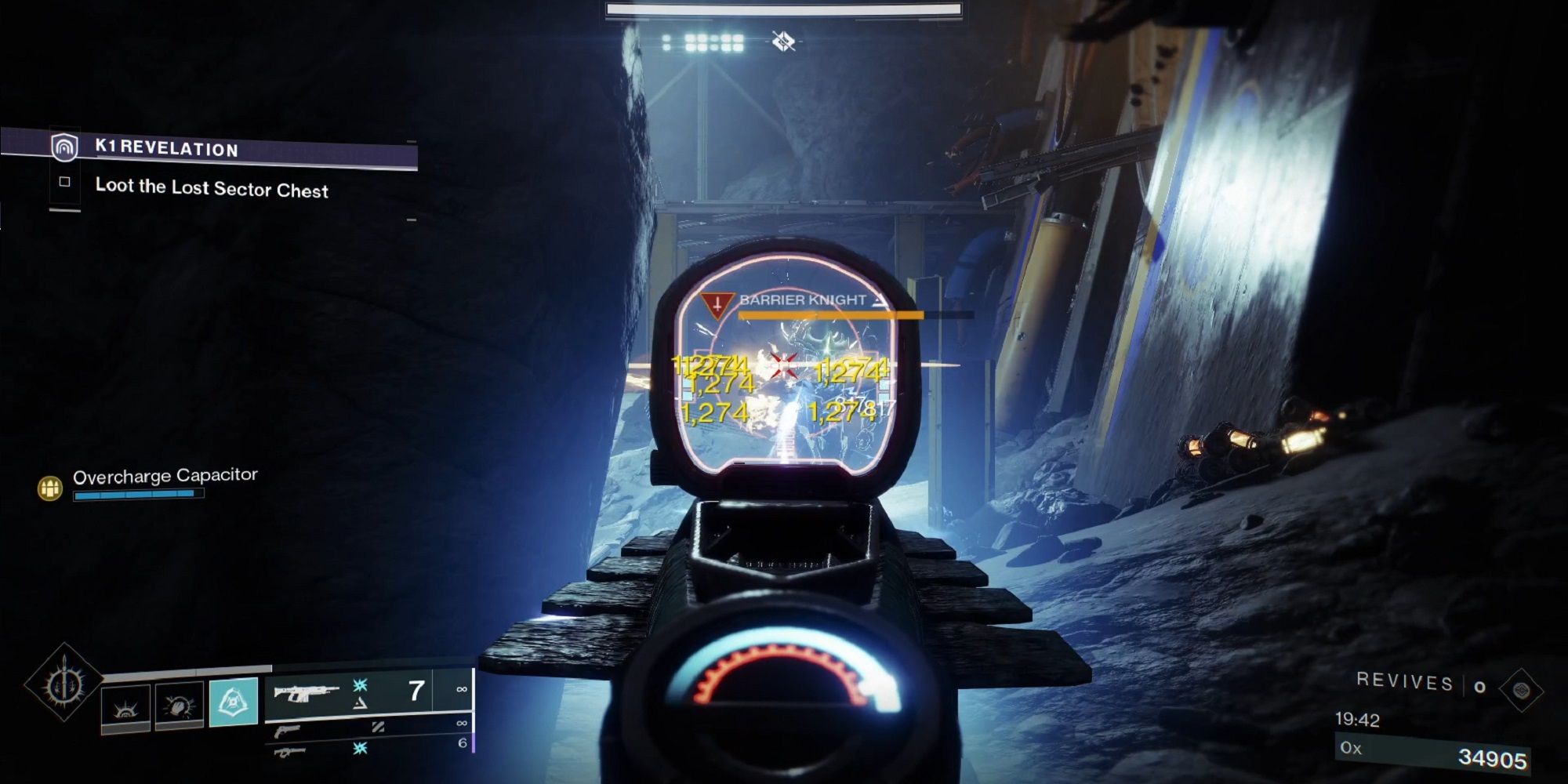Select the solar super ability icon
1568x784 pixels.
(125, 709)
